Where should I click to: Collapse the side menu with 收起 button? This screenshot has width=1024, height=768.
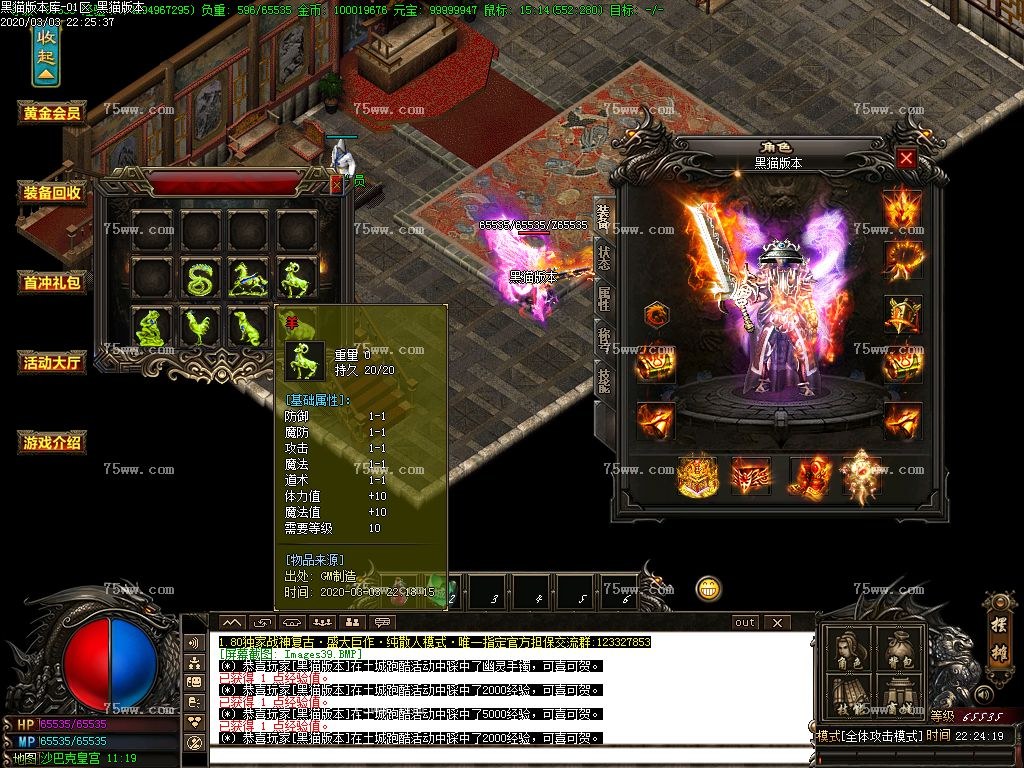point(46,55)
